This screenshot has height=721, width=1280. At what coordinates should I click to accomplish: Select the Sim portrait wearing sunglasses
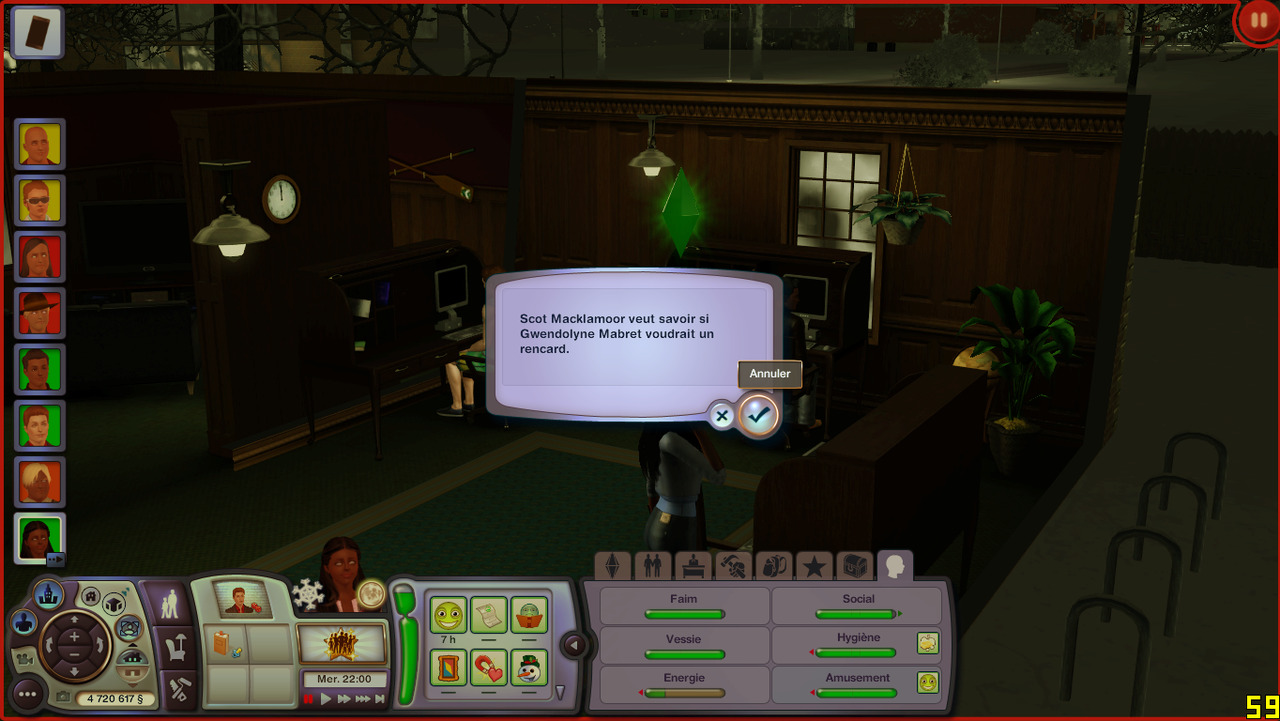40,201
